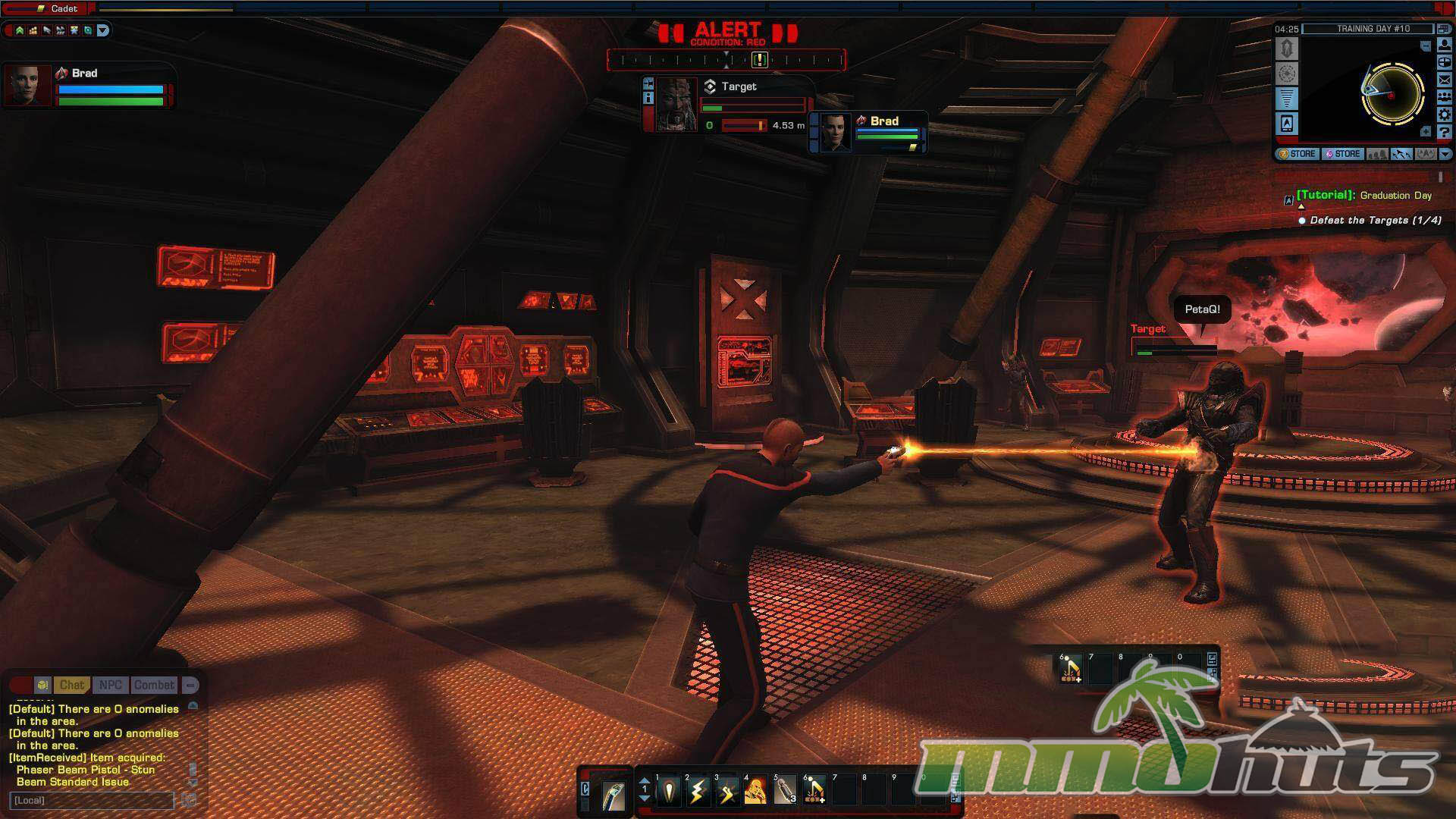Image resolution: width=1456 pixels, height=819 pixels.
Task: Select the phaser pistol weapon slot
Action: pyautogui.click(x=613, y=795)
